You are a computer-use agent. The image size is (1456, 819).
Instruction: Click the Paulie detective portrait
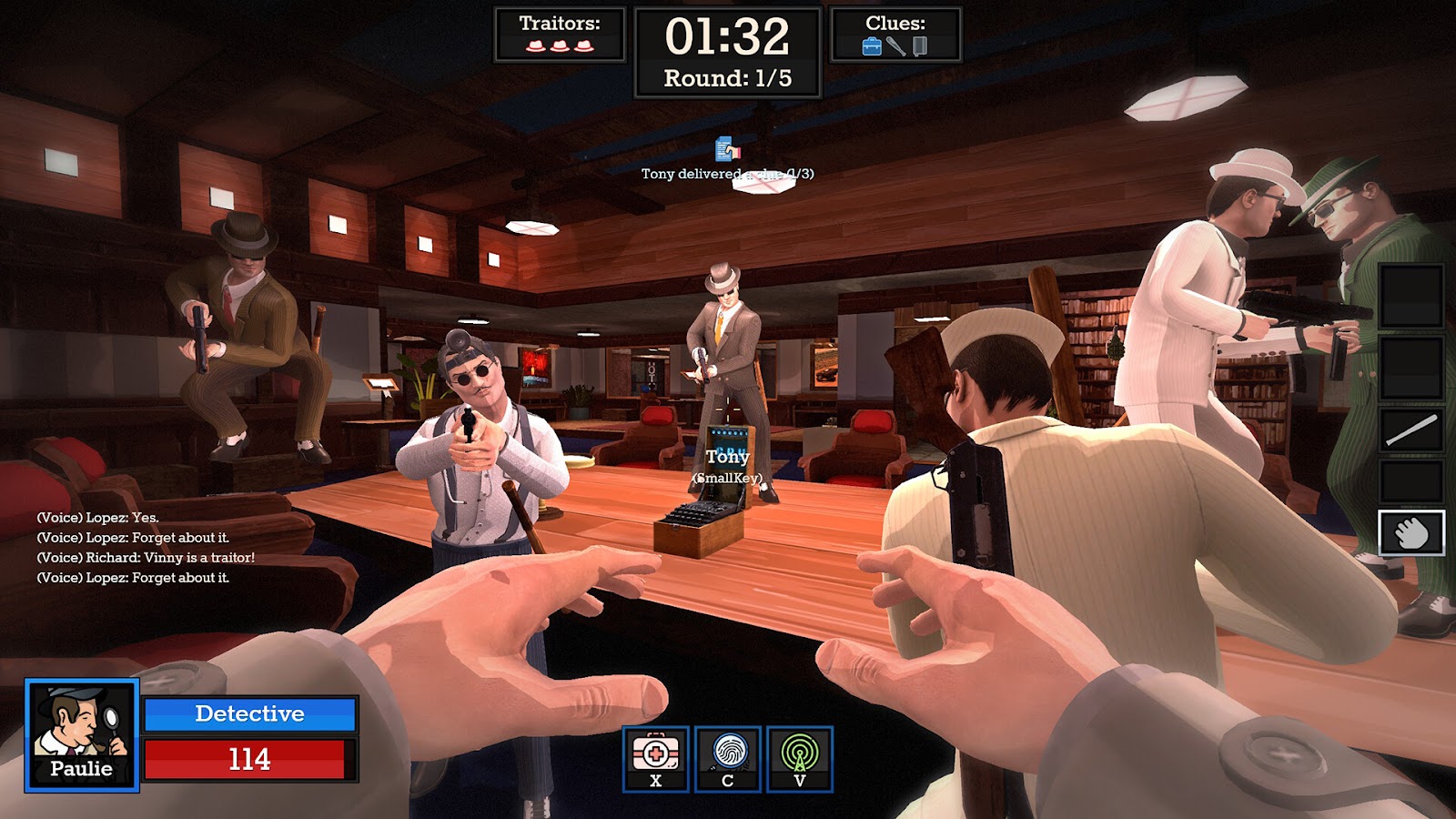coord(82,734)
